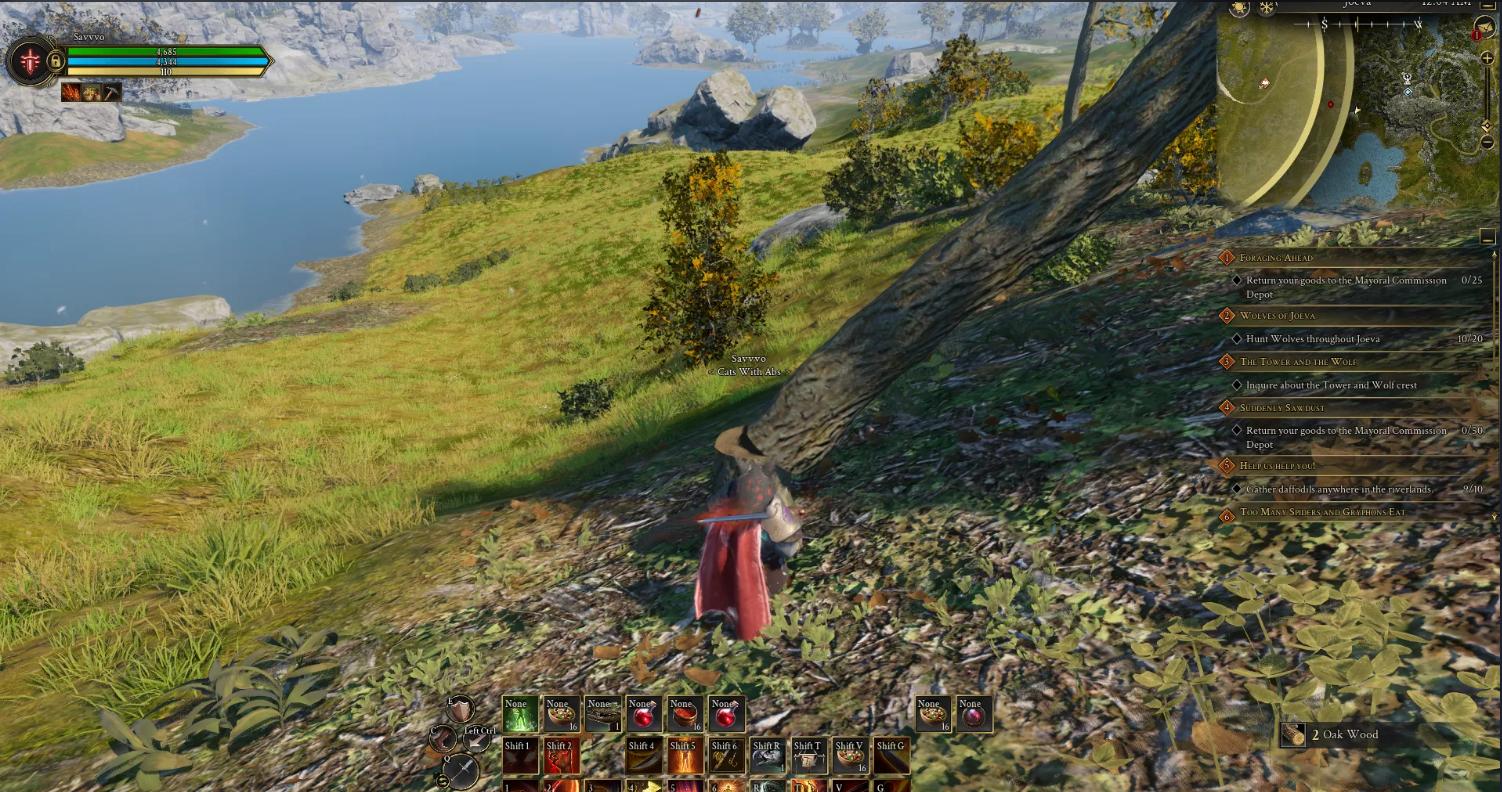Select the sword weapon icon by hotbar
This screenshot has height=792, width=1502.
[x=461, y=771]
